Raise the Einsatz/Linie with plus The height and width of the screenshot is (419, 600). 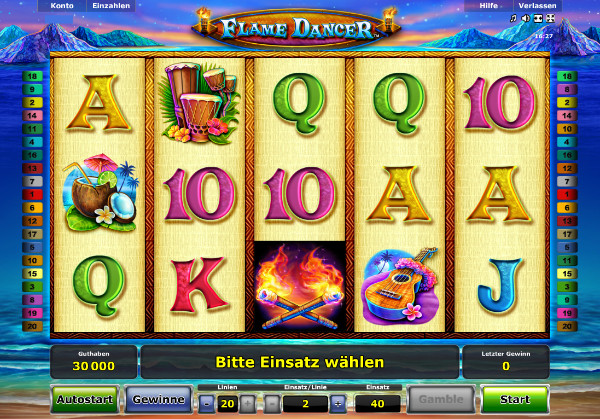(337, 403)
